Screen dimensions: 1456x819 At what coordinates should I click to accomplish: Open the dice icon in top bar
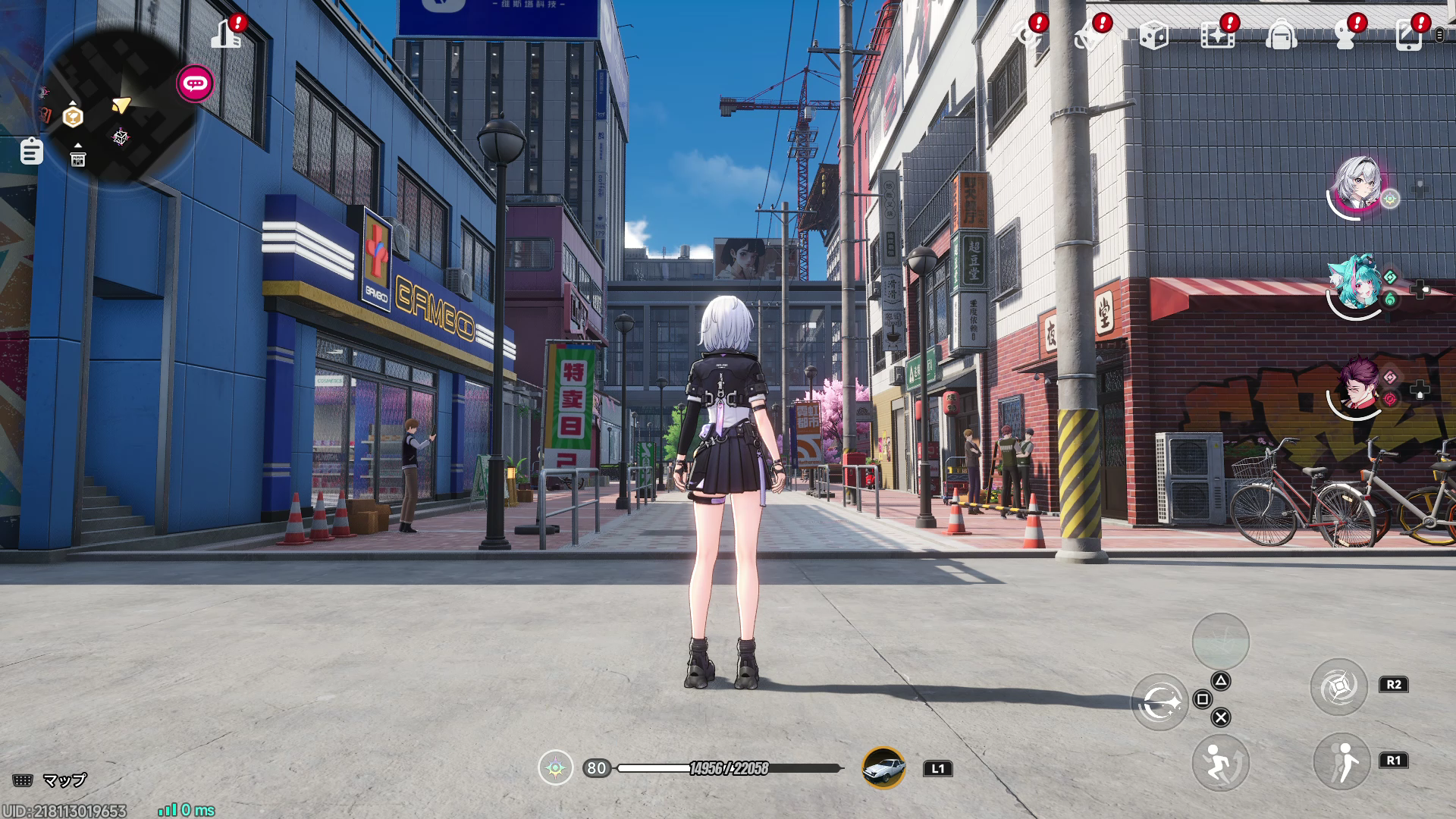[x=1153, y=35]
